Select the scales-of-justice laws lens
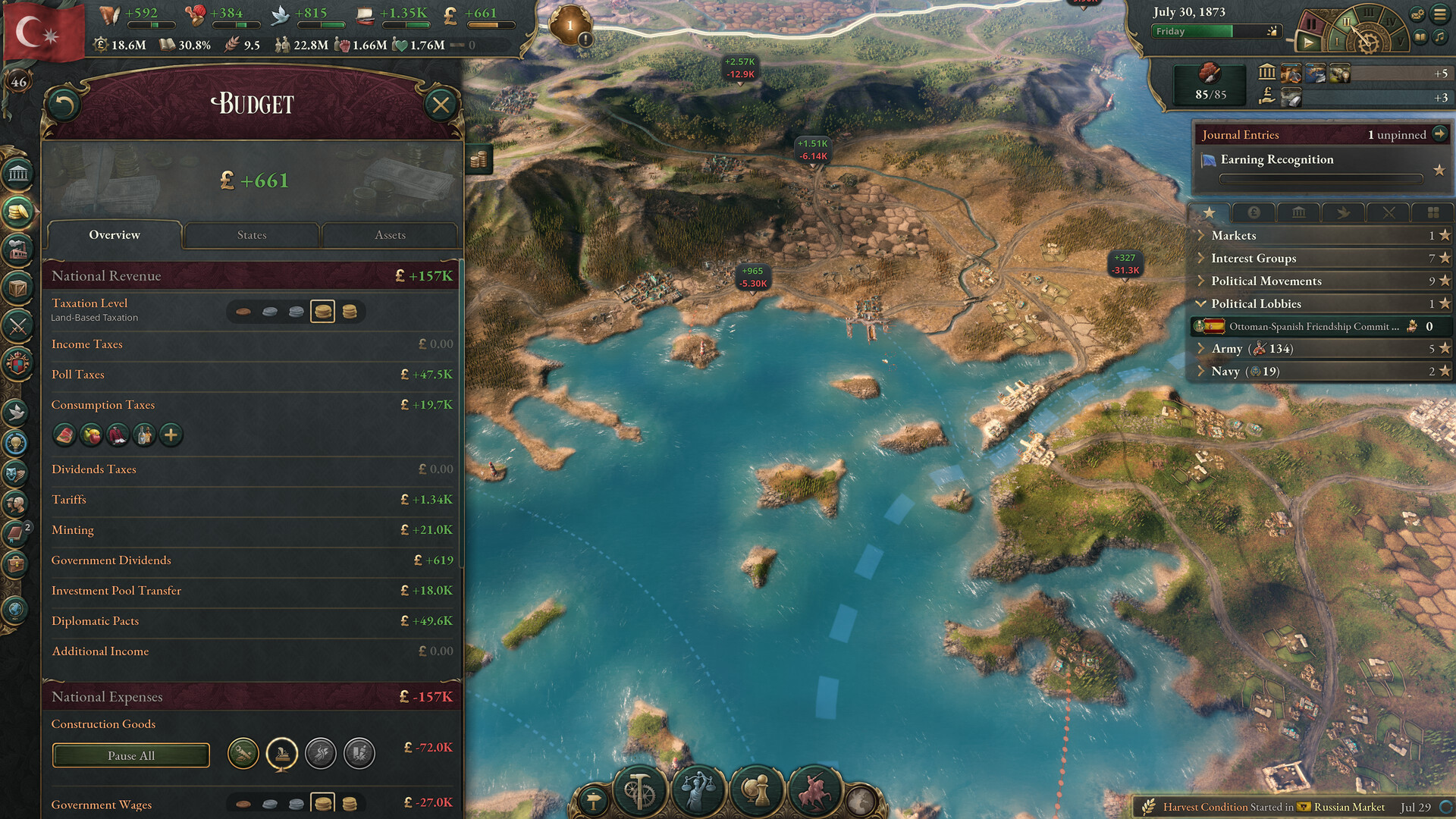Screen dimensions: 1456x819 pos(699,789)
